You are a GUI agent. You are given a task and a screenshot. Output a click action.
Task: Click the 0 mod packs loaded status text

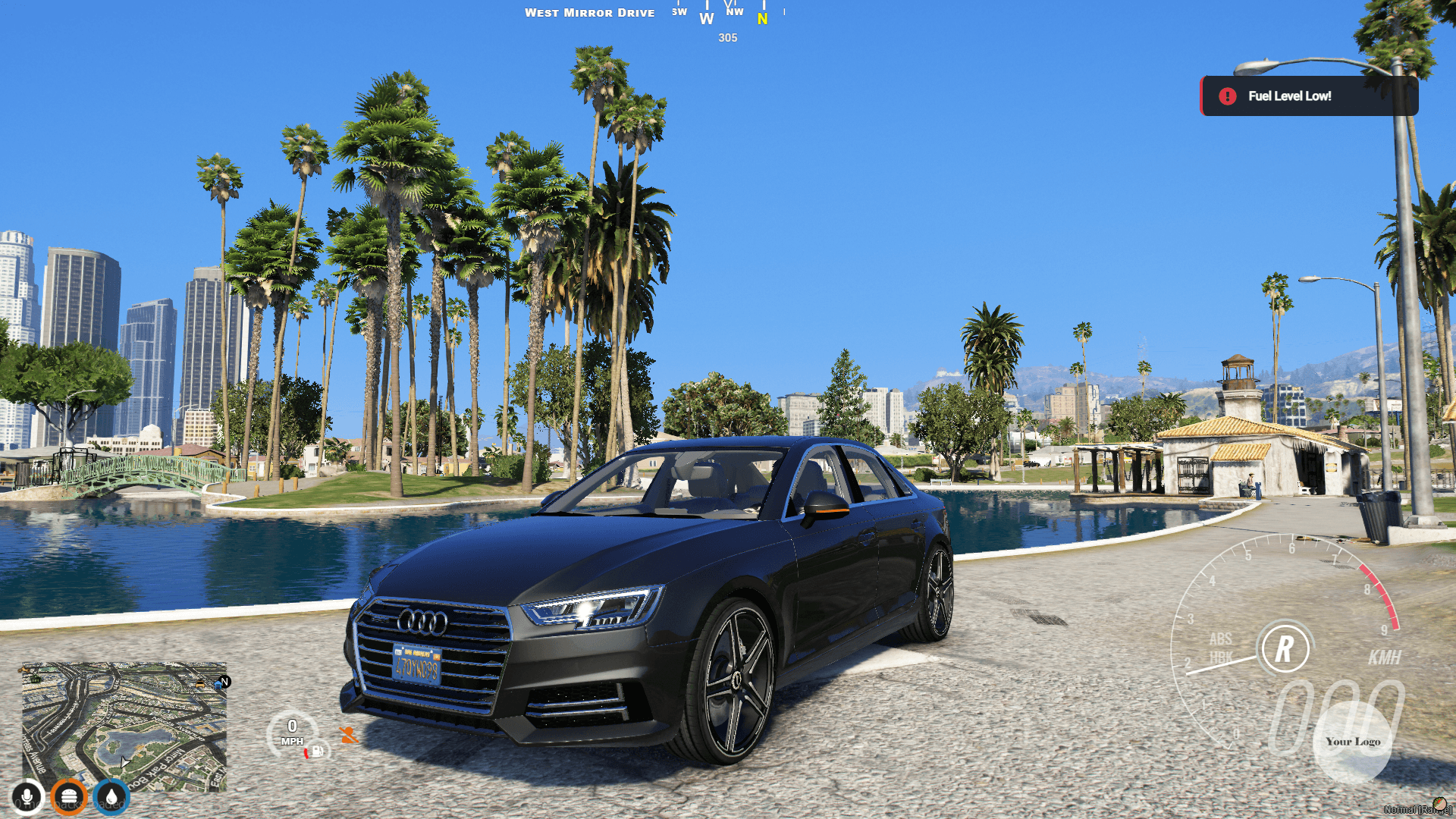pyautogui.click(x=70, y=805)
